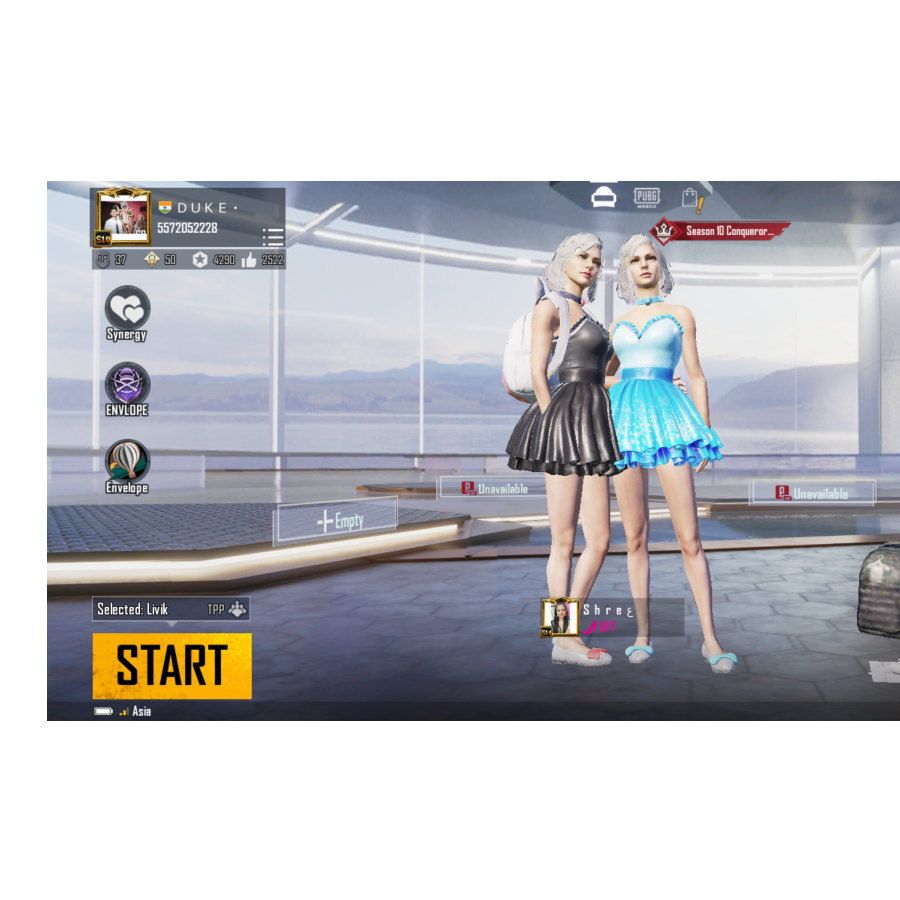Invite a teammate to the Empty slot
This screenshot has width=900, height=900.
336,521
